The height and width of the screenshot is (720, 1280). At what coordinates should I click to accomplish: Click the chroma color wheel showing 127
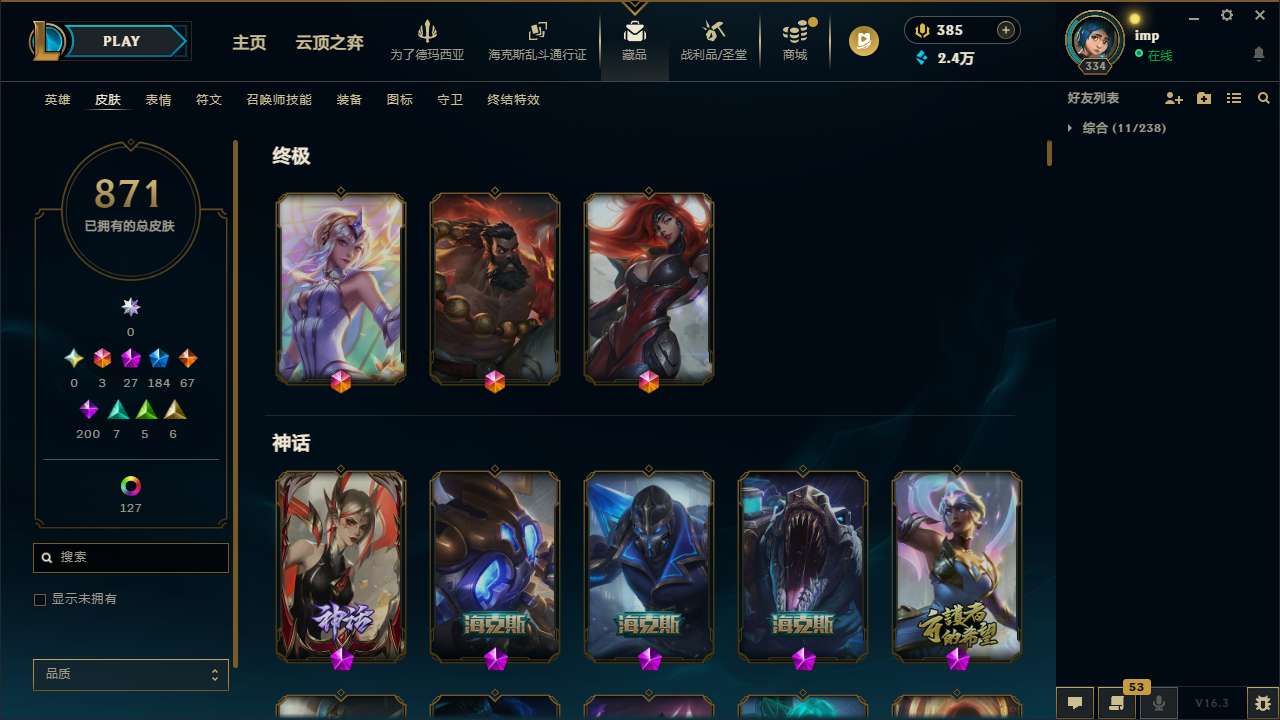tap(130, 486)
